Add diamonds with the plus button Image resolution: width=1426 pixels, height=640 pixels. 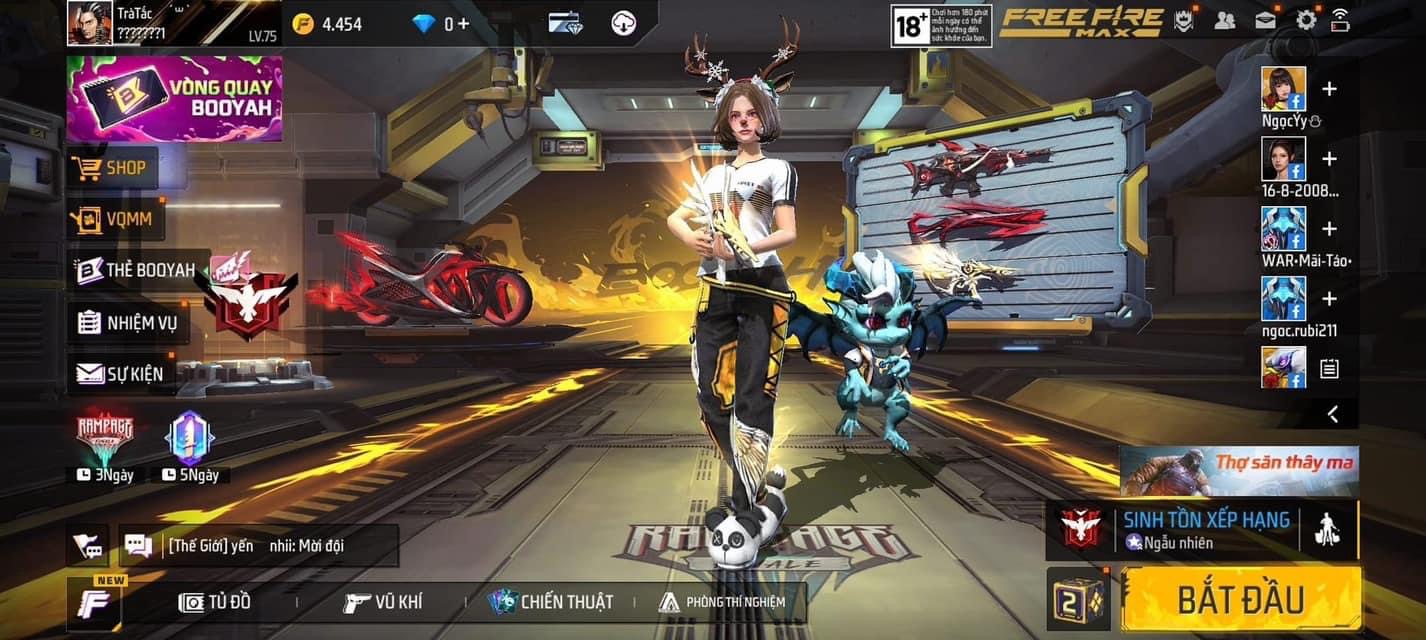463,24
